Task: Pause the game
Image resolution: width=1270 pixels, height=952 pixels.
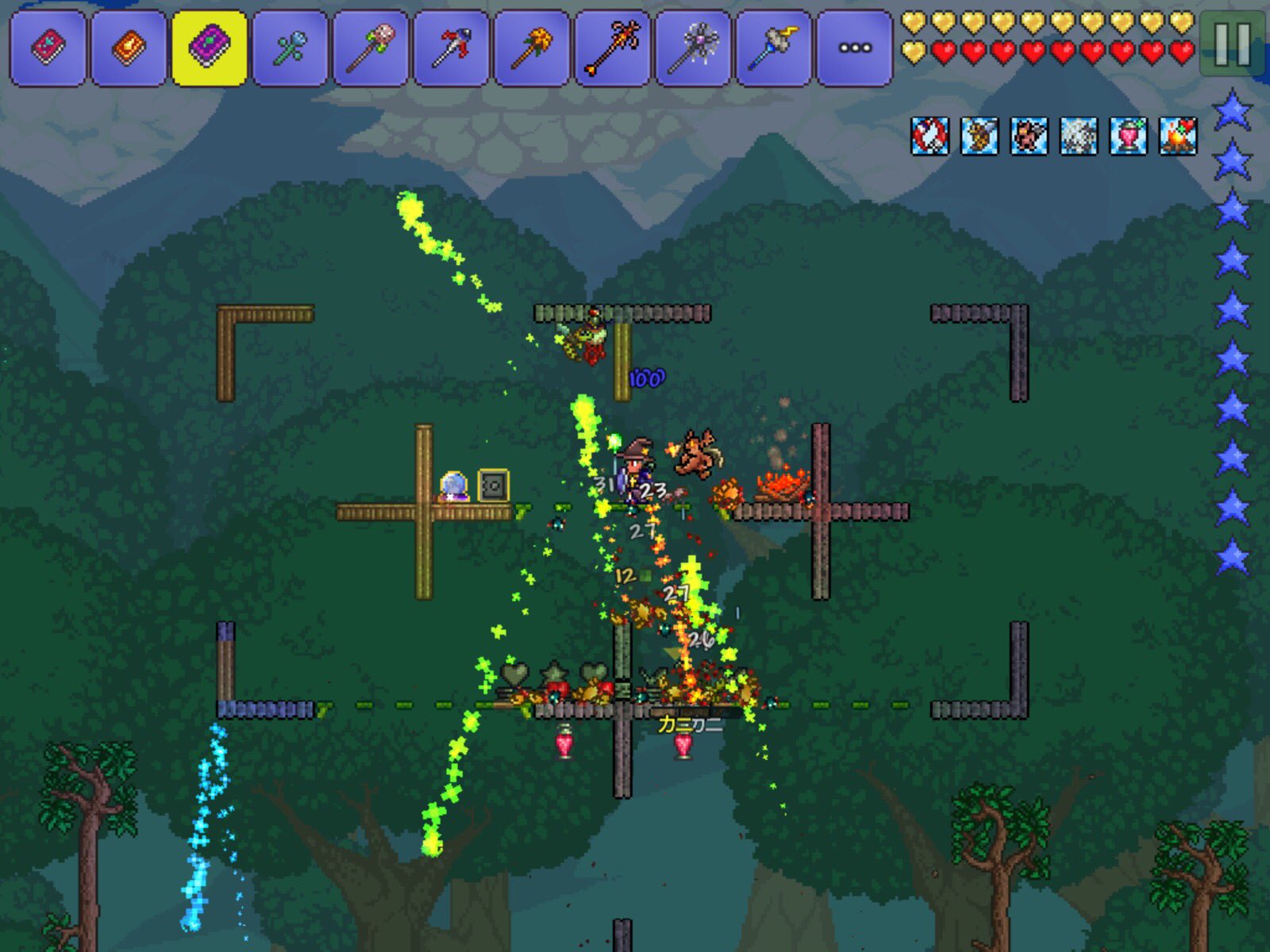Action: [x=1232, y=44]
